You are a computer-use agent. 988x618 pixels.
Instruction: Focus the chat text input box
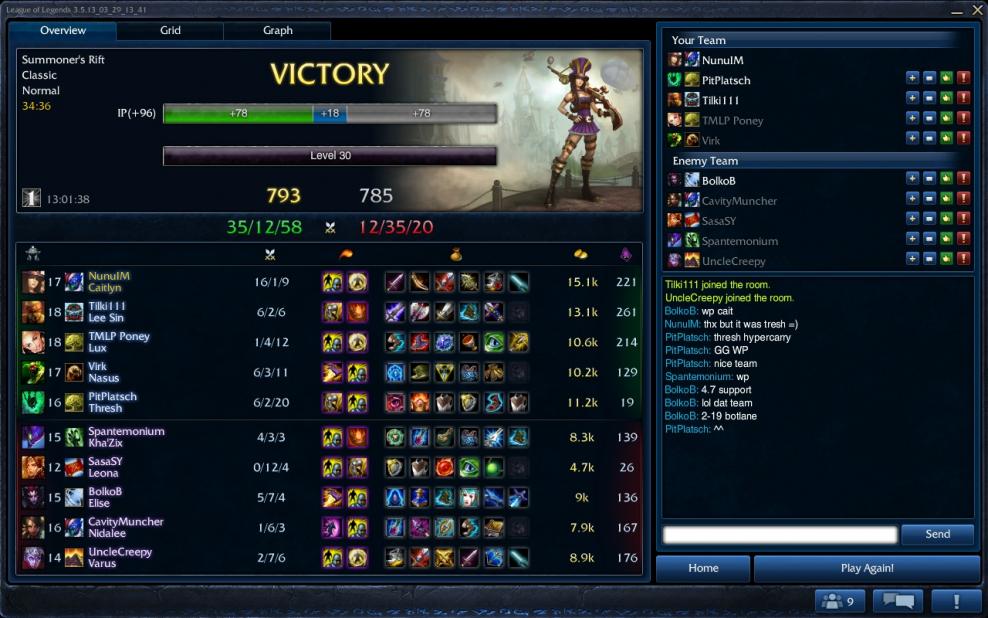[779, 535]
